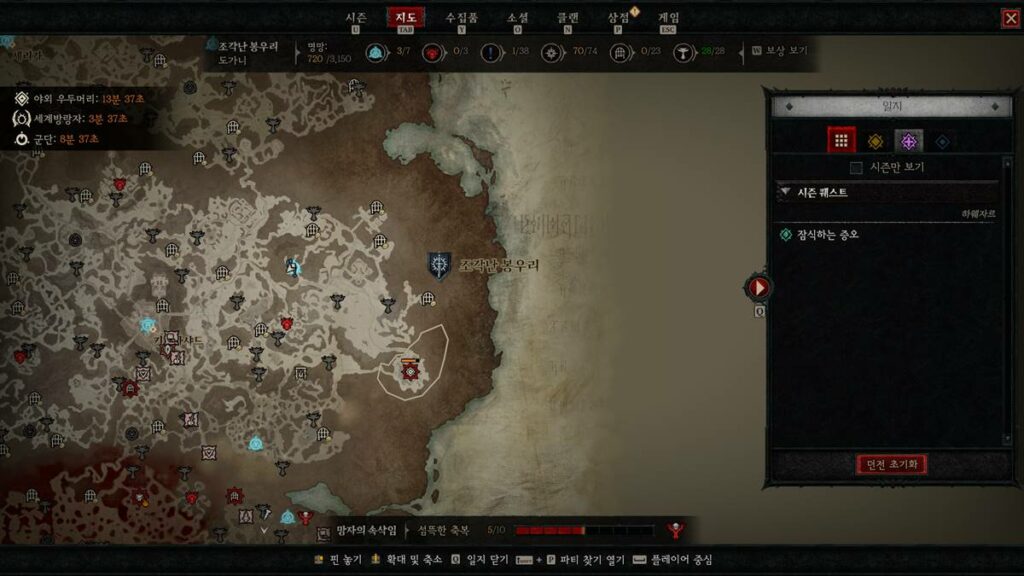Select the red grid all-quests journal filter

click(841, 141)
